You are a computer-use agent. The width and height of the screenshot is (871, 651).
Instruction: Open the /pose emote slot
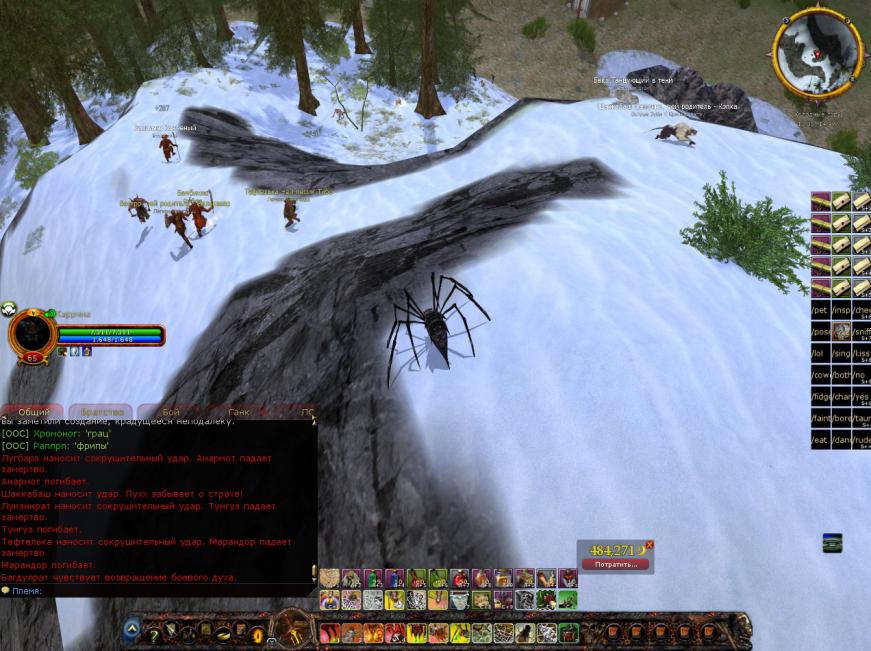click(820, 331)
